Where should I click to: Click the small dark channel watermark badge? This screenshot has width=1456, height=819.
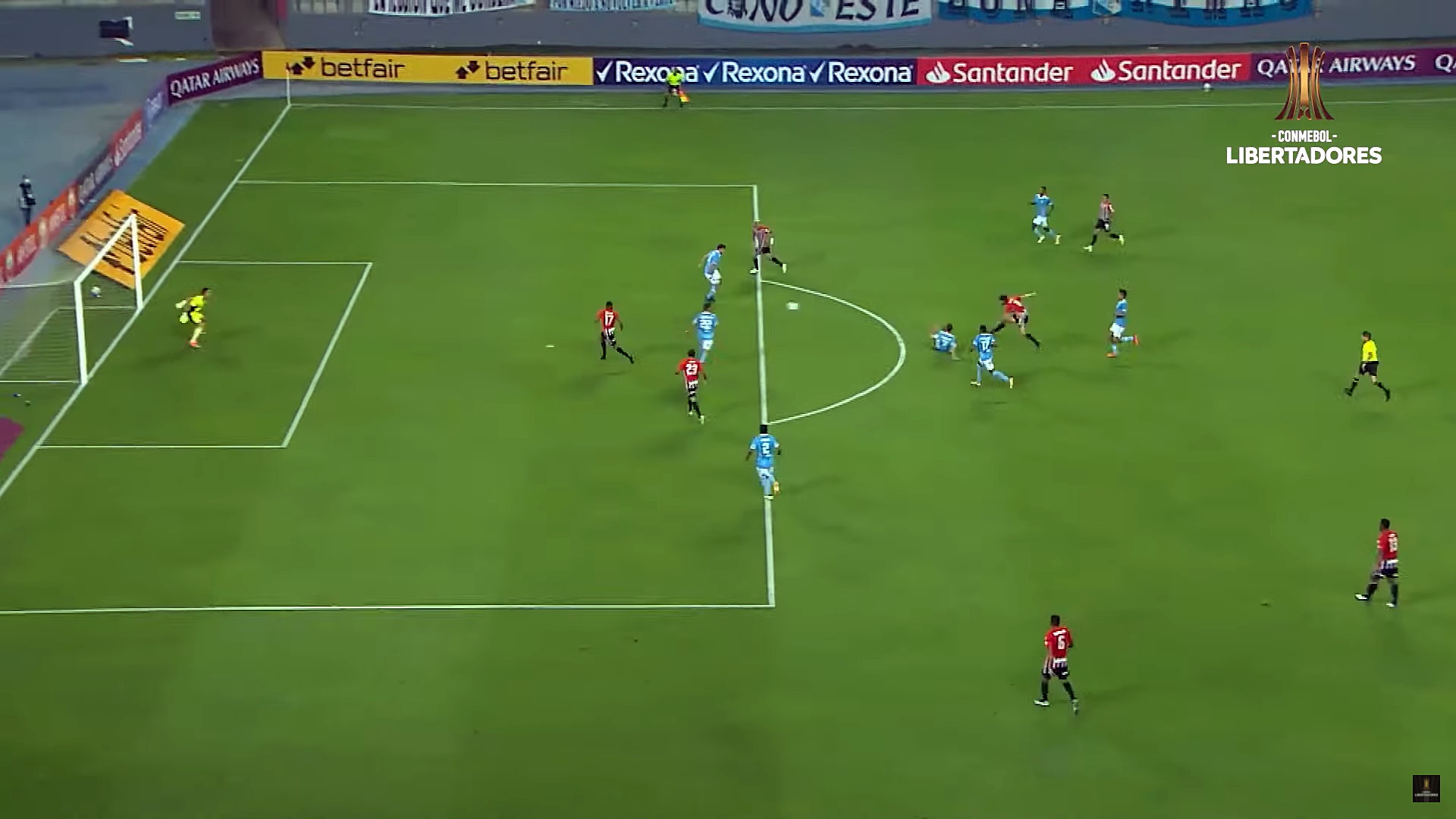click(1426, 788)
